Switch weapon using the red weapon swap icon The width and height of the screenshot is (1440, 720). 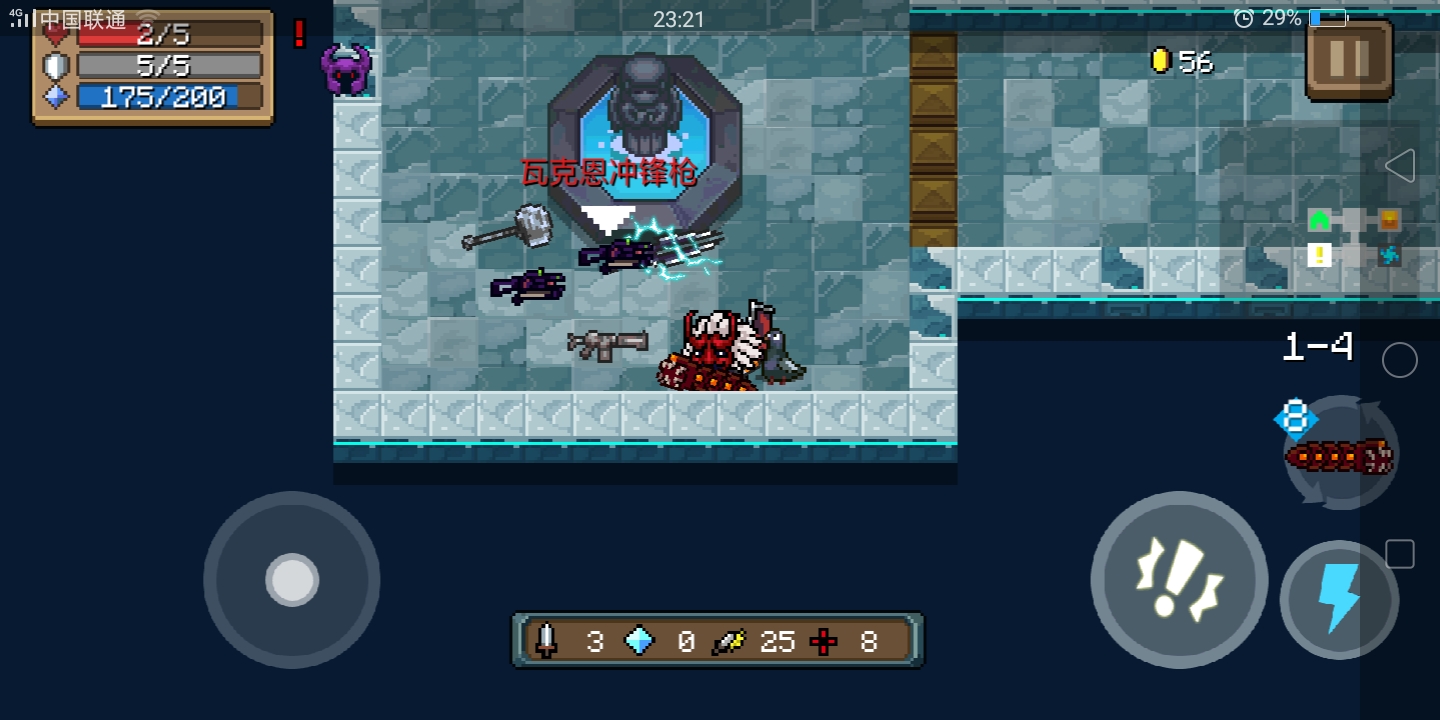click(1340, 455)
